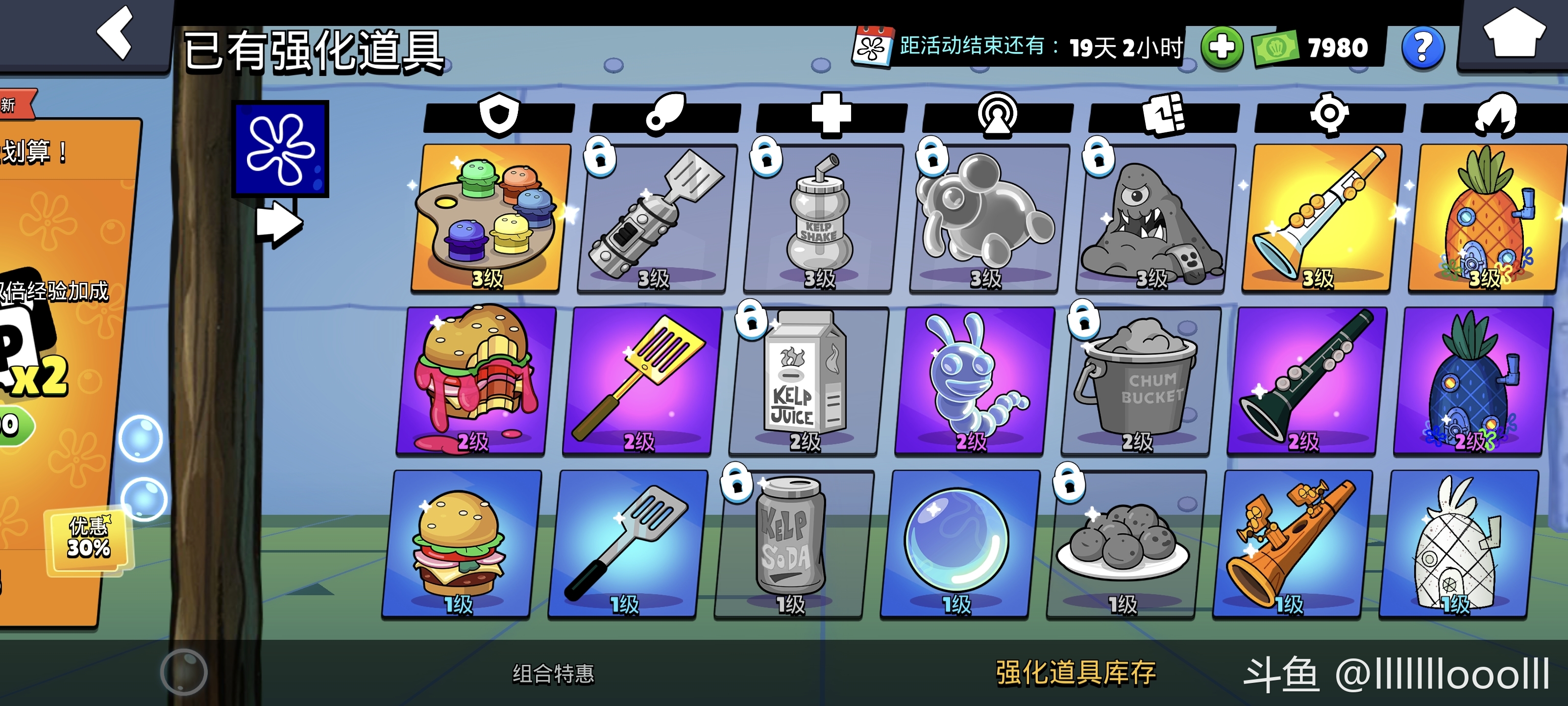Viewport: 1568px width, 706px height.
Task: Choose the locked Kelp Shake item
Action: (x=819, y=218)
